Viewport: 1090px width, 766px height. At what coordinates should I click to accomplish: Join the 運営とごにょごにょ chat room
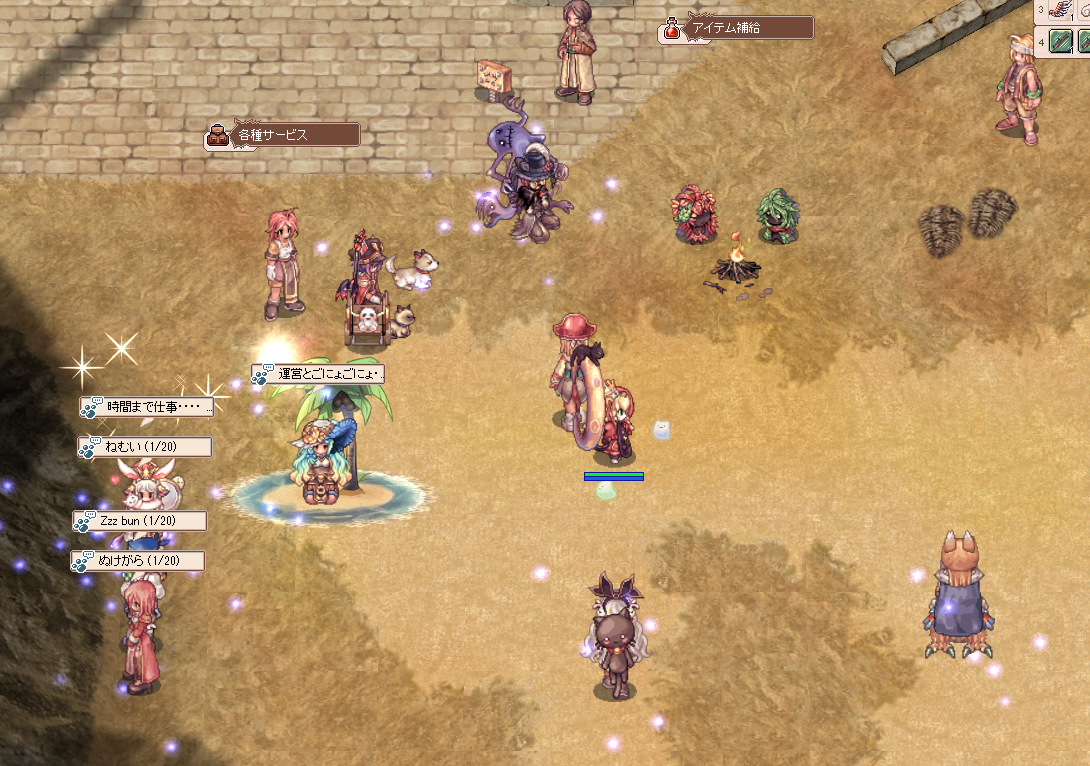click(318, 374)
